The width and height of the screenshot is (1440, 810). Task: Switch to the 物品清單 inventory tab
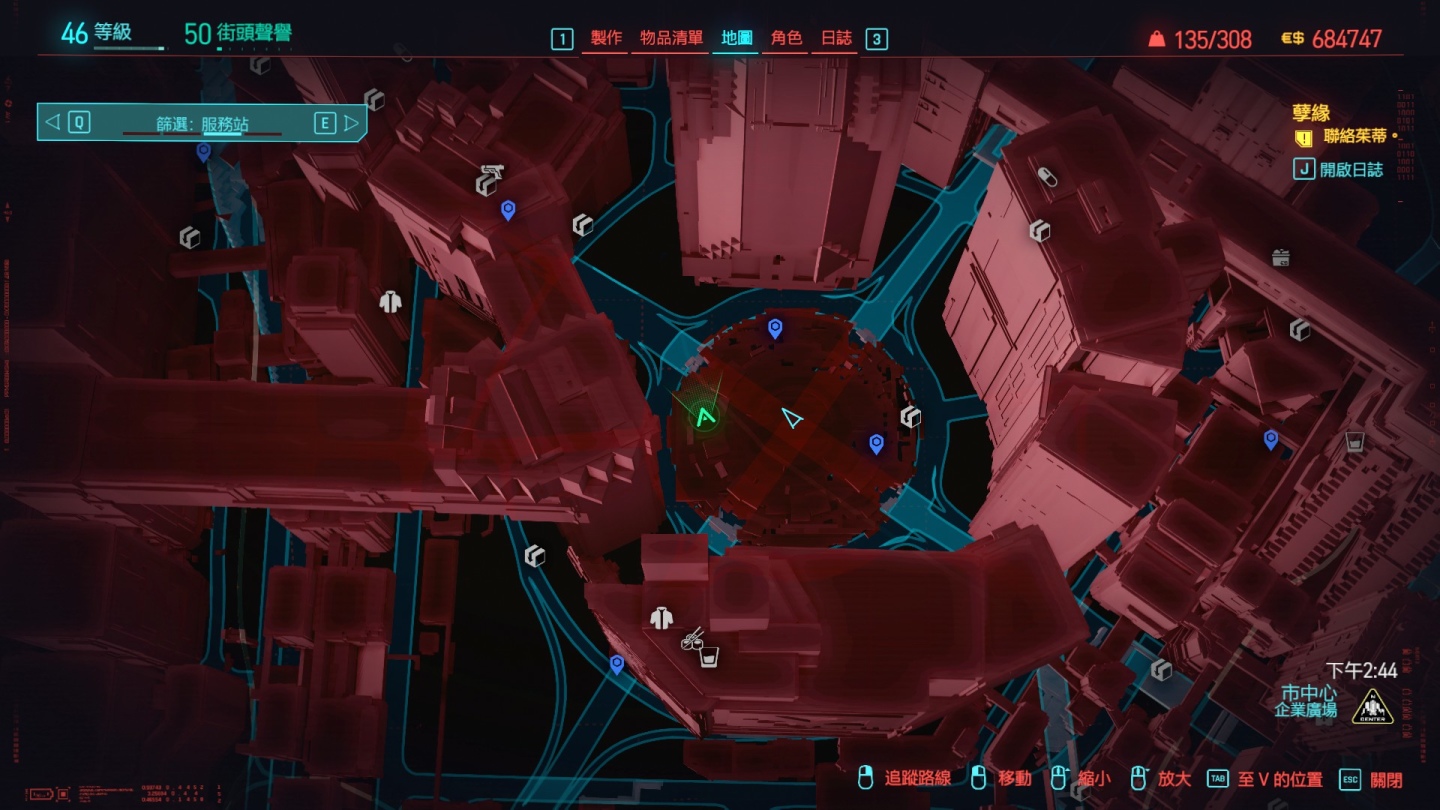[670, 39]
